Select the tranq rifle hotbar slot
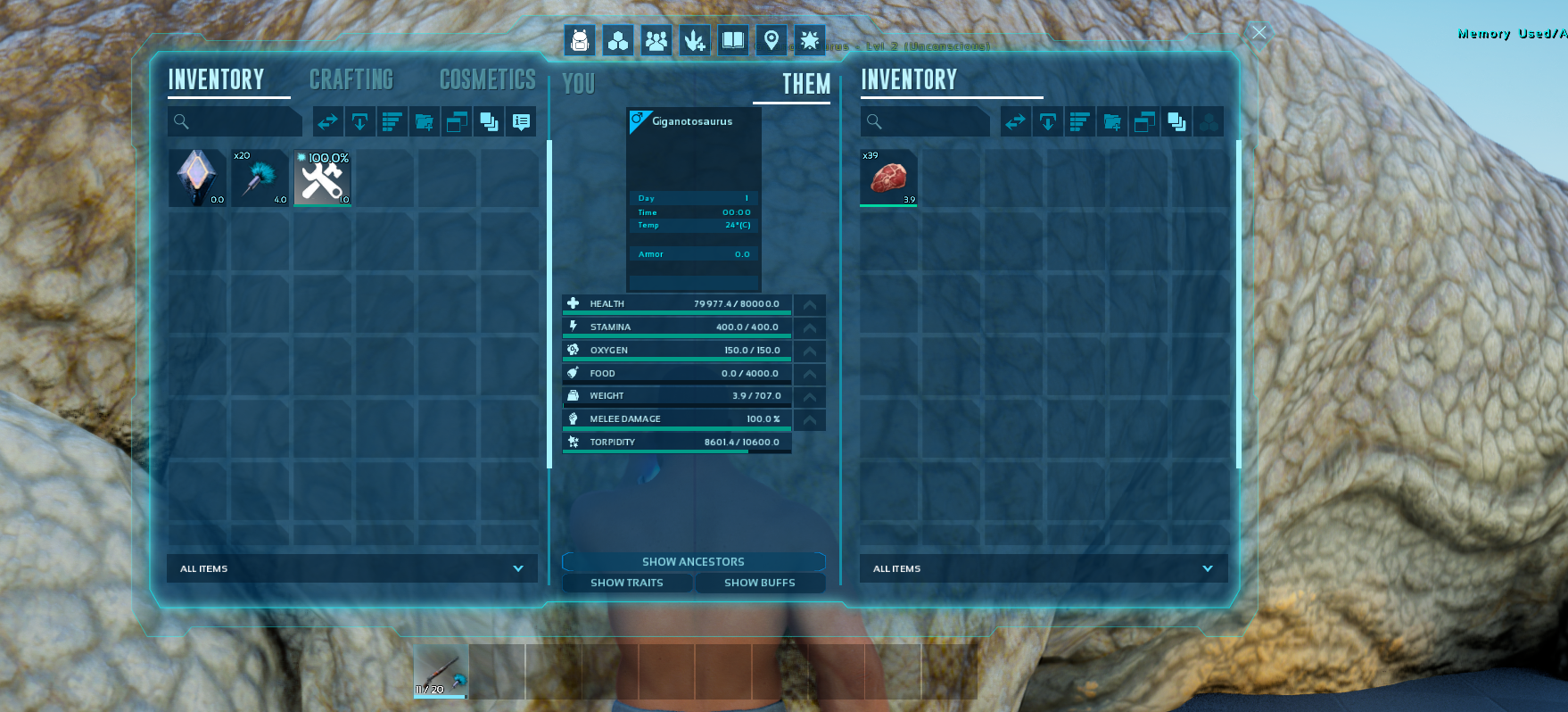The width and height of the screenshot is (1568, 712). coord(442,672)
